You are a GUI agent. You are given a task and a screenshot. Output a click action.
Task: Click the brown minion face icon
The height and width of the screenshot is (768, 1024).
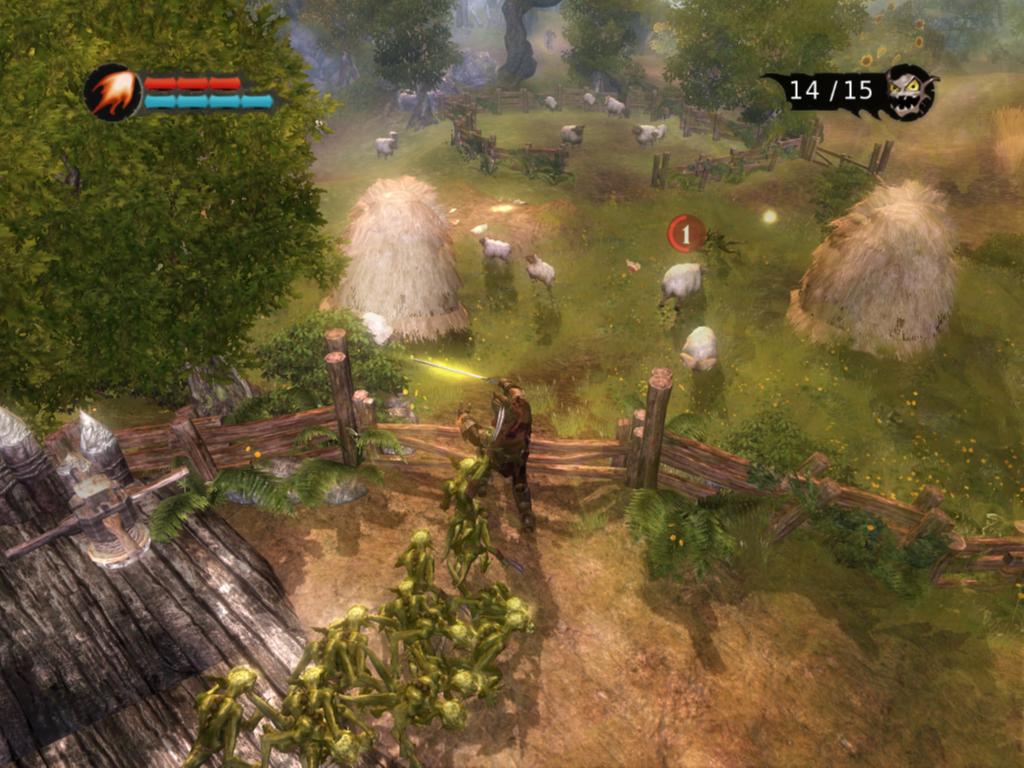point(909,92)
